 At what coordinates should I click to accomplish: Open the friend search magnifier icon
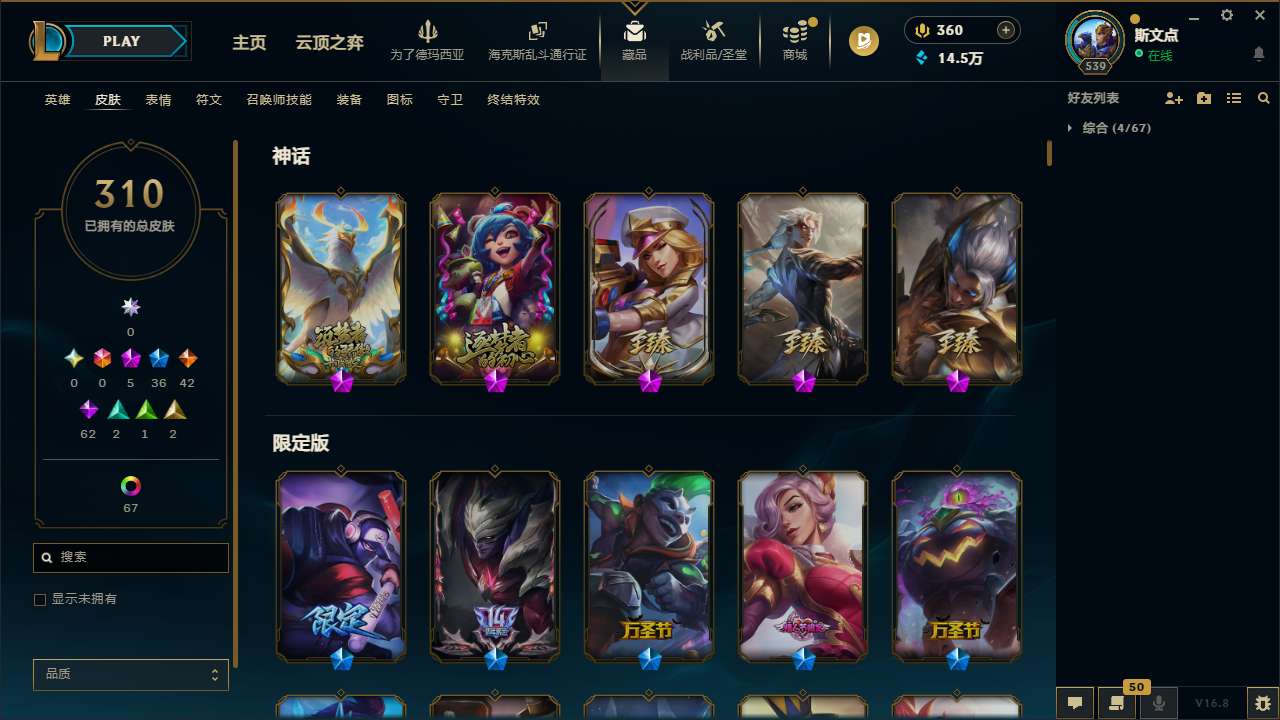click(1264, 98)
